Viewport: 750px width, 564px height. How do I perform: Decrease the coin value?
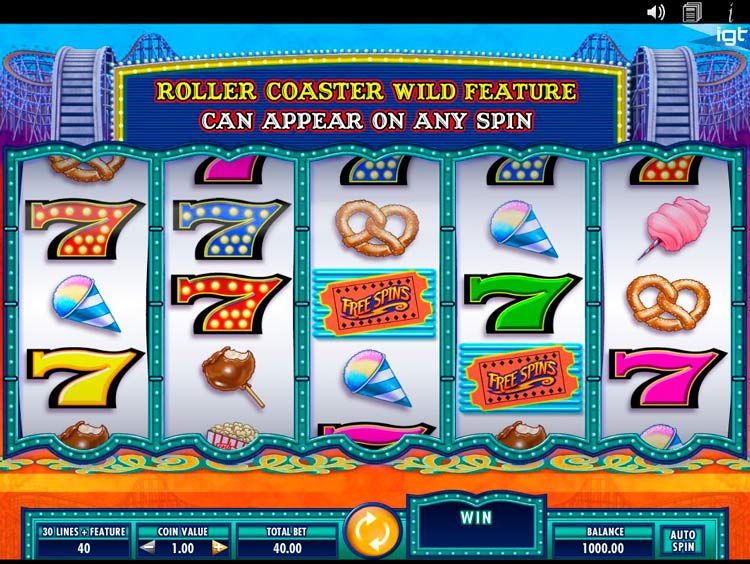click(x=147, y=547)
